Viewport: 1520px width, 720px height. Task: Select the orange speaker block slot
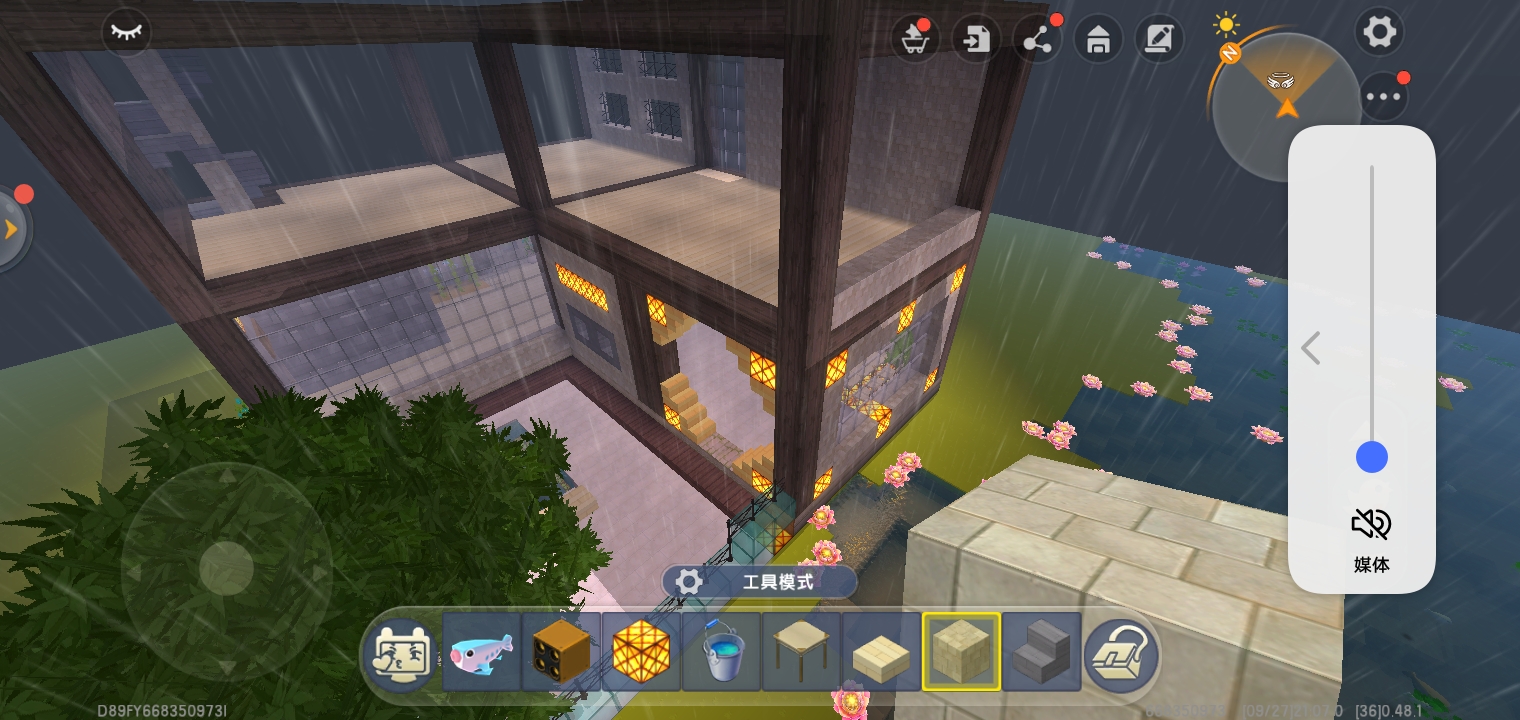pos(561,652)
